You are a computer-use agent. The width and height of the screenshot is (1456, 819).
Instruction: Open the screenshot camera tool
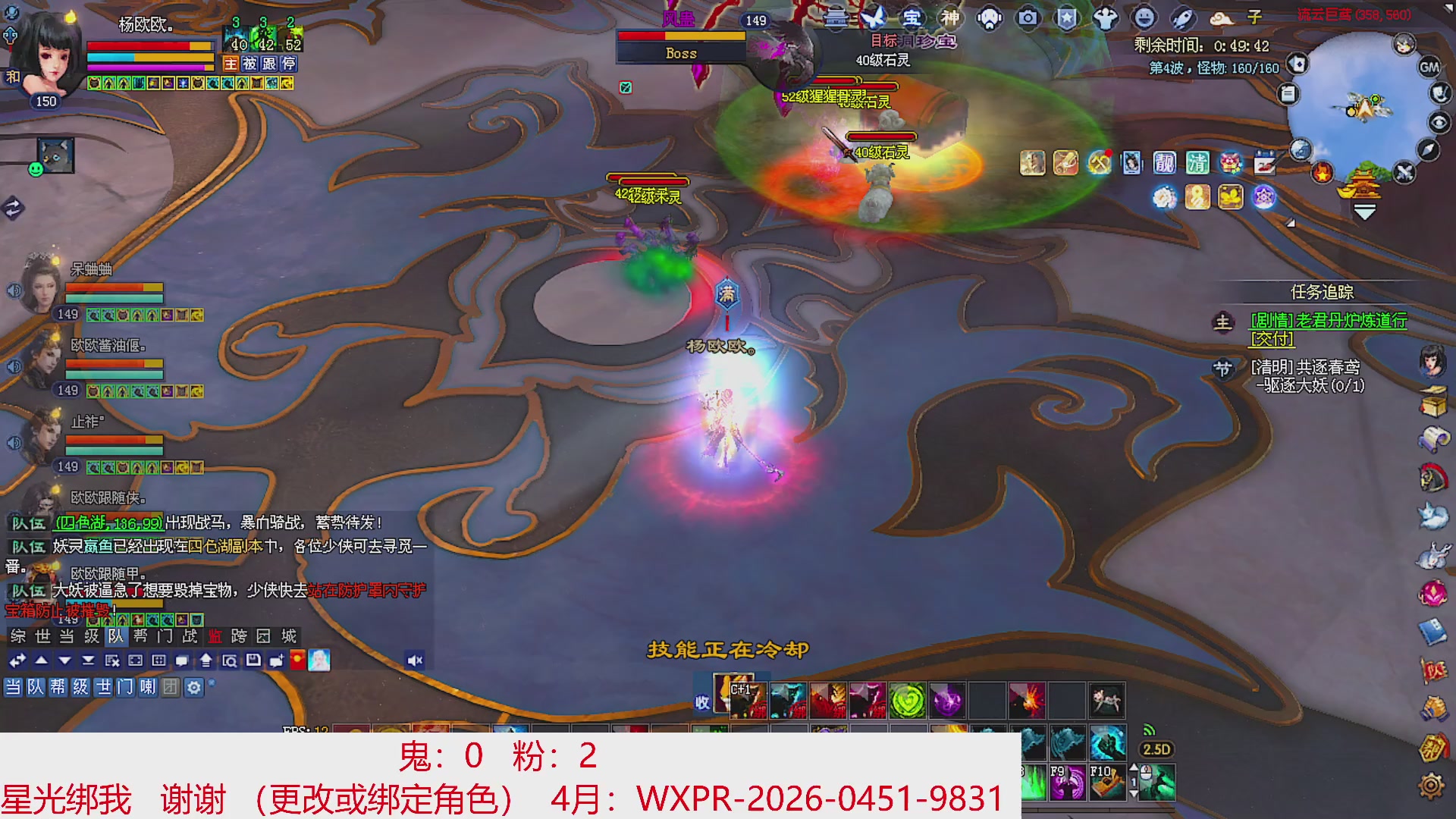pyautogui.click(x=1028, y=20)
